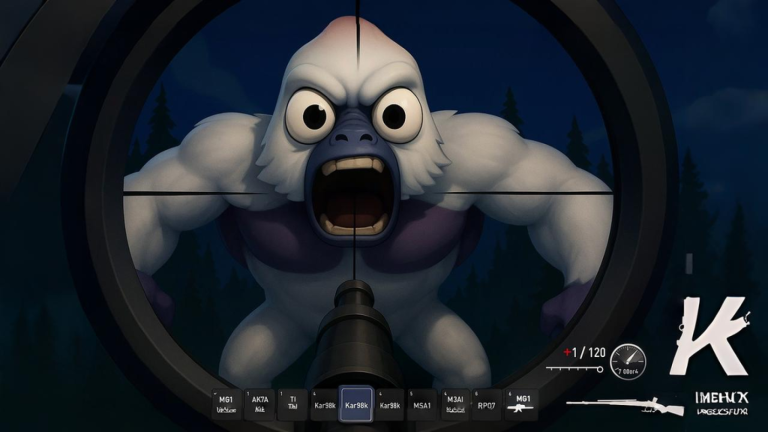Switch to the RP07 weapon slot

click(x=487, y=402)
